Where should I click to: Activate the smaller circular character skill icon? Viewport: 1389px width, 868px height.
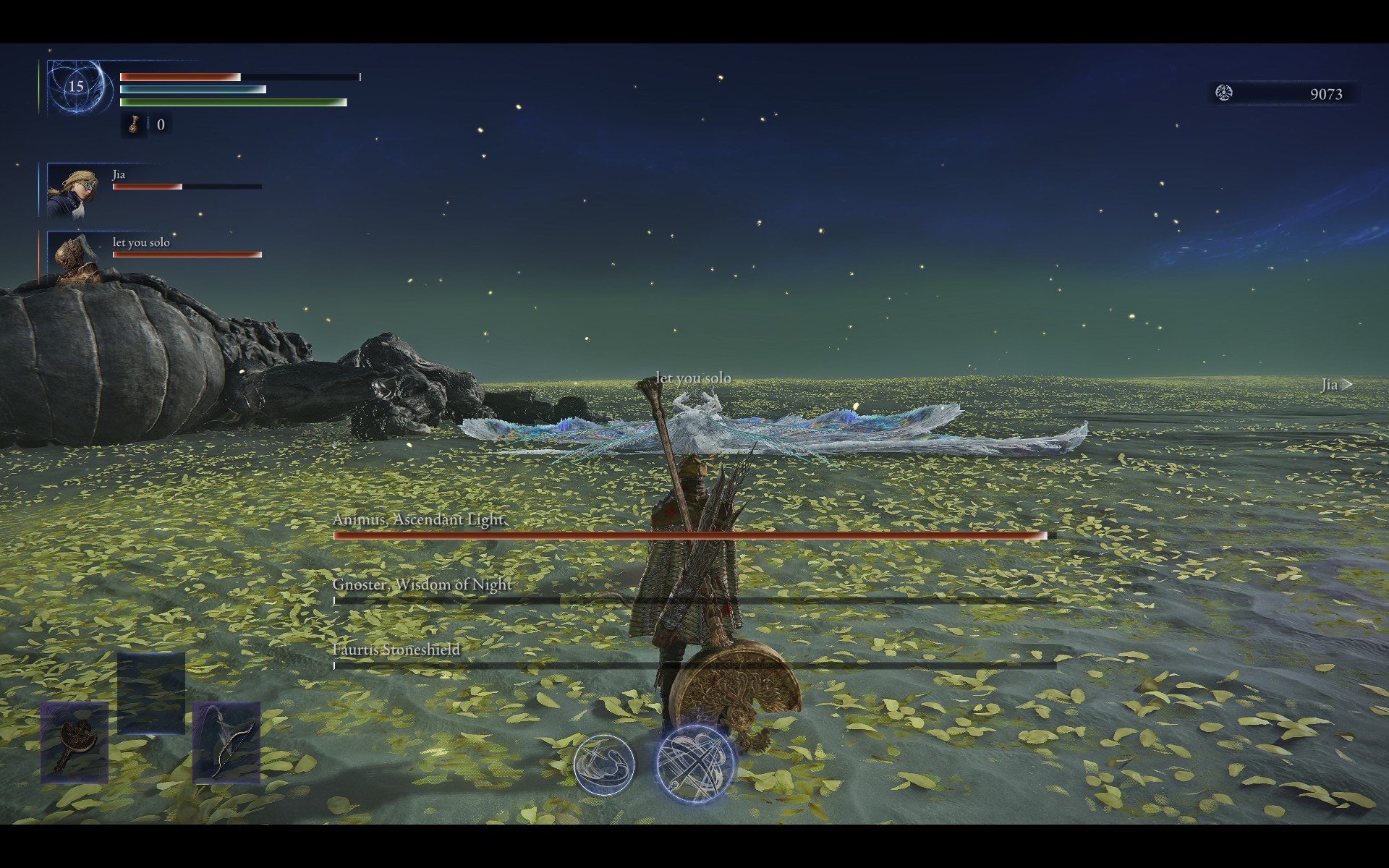pyautogui.click(x=604, y=765)
